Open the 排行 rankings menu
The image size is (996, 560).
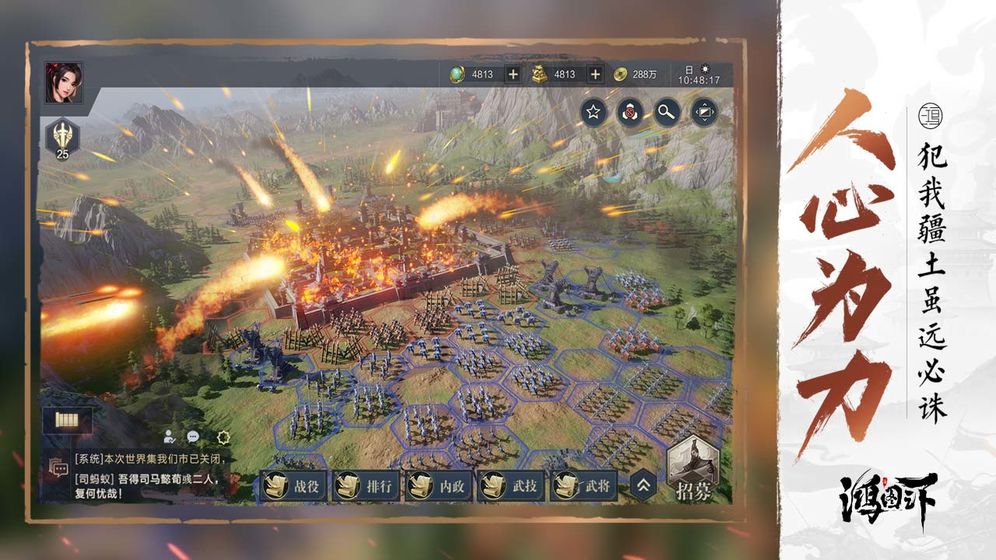[365, 486]
